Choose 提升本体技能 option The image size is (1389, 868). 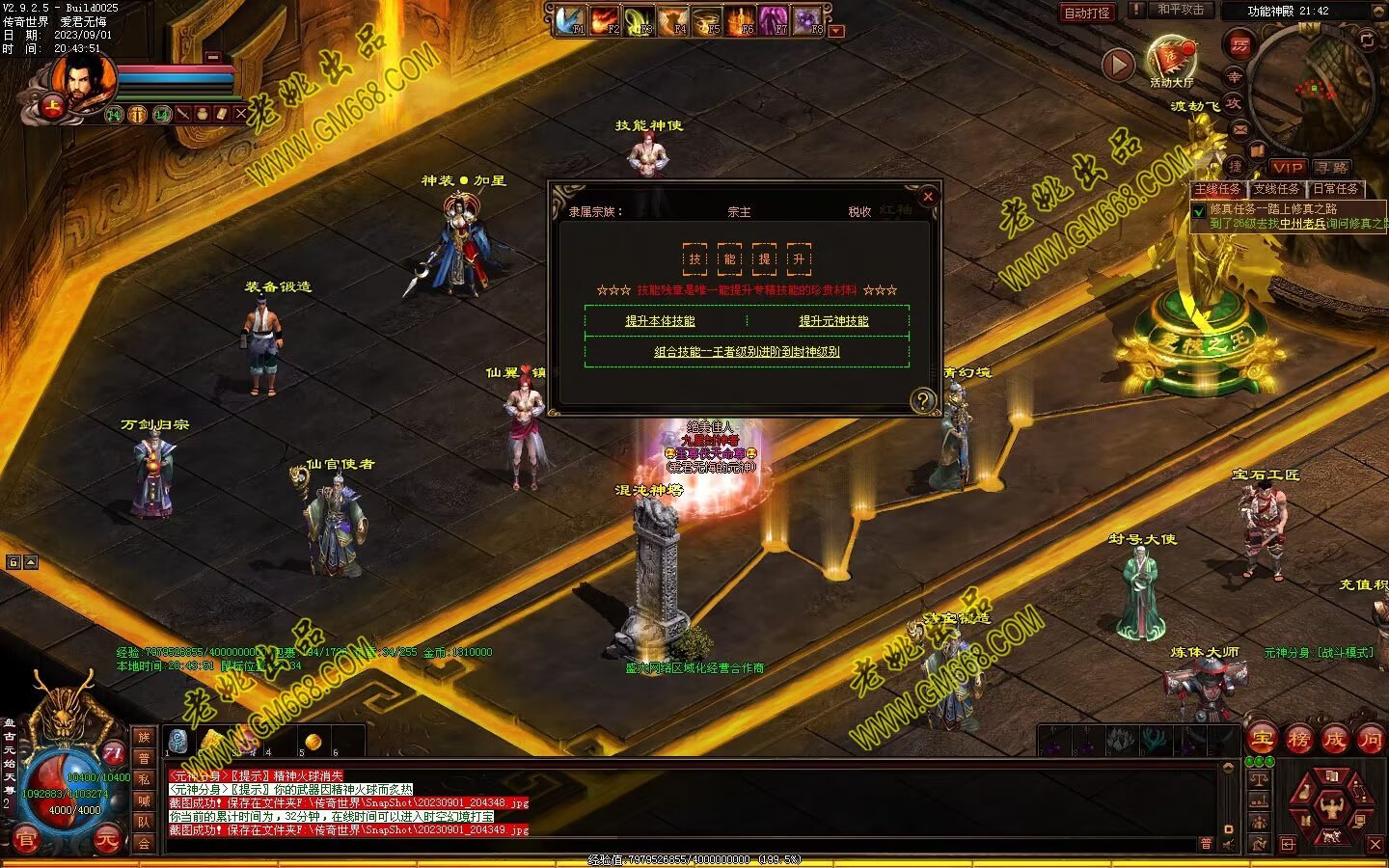tap(660, 321)
